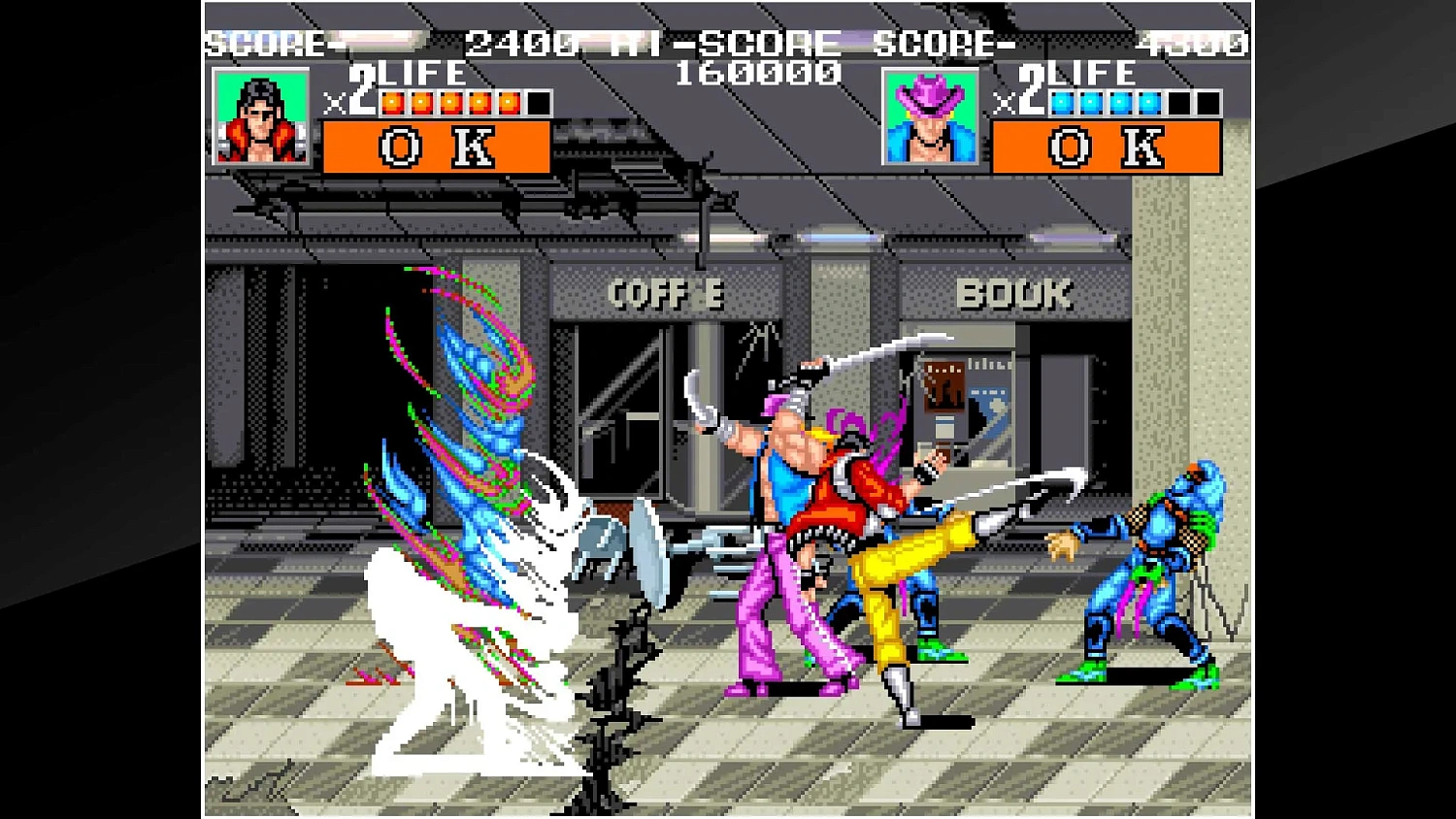1456x819 pixels.
Task: Click Player 1's SCORE 2400 label
Action: pyautogui.click(x=267, y=43)
